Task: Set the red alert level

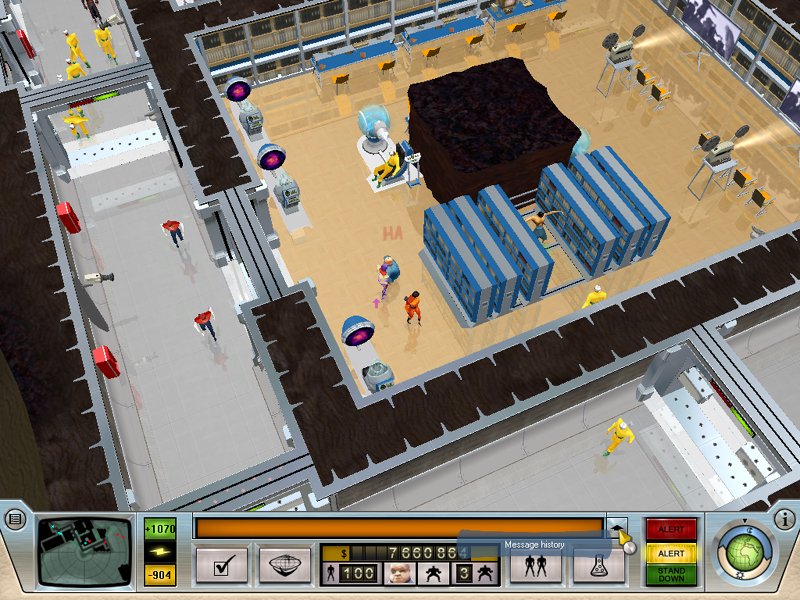Action: coord(672,530)
